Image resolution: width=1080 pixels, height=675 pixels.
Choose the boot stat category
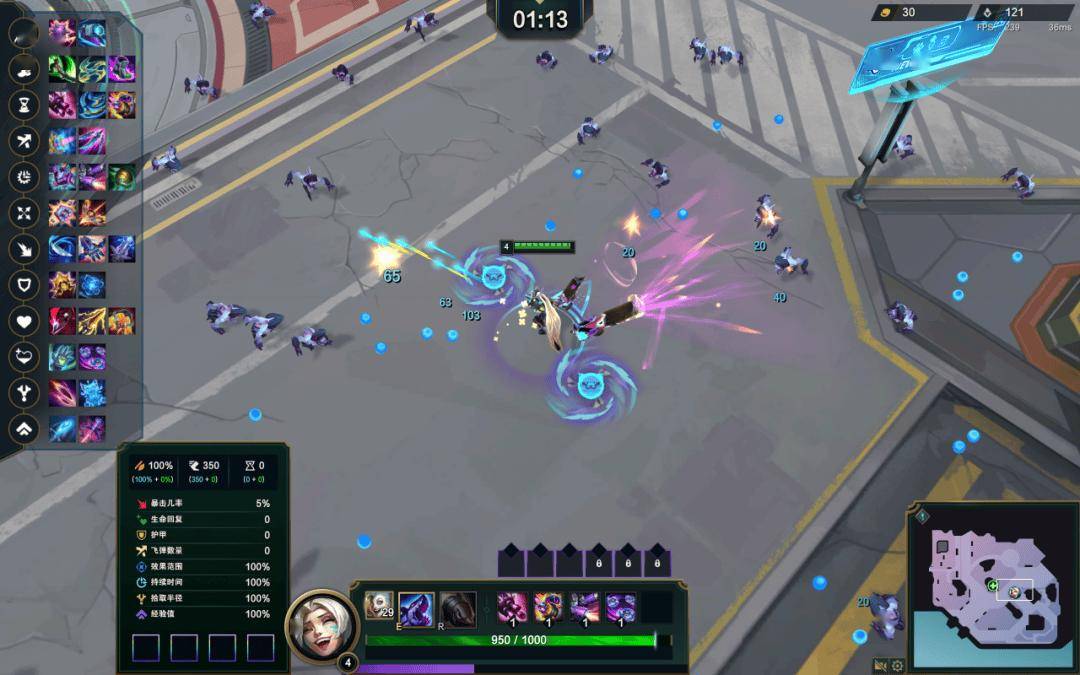[24, 69]
